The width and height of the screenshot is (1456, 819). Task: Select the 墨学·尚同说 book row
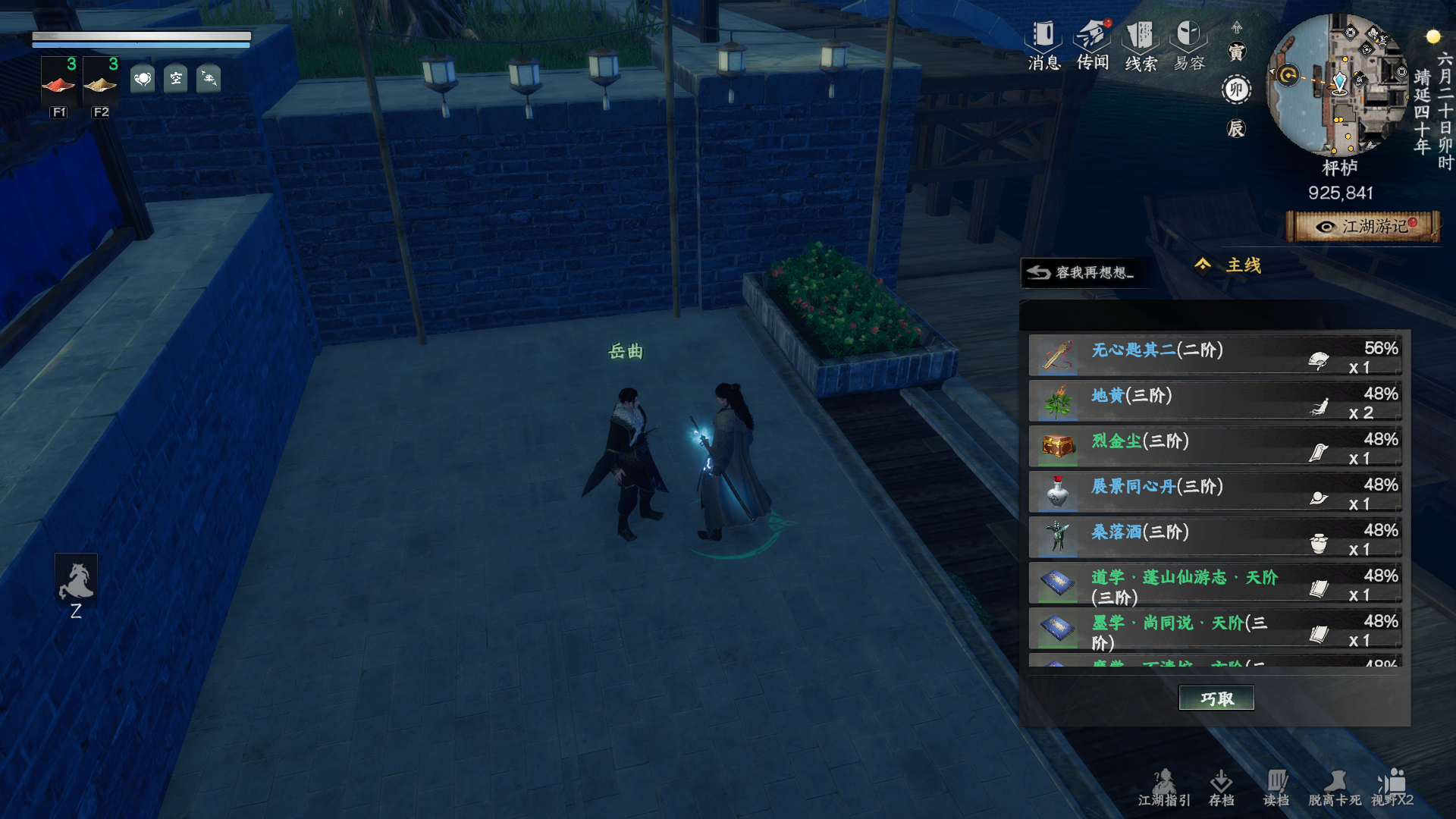(x=1214, y=629)
